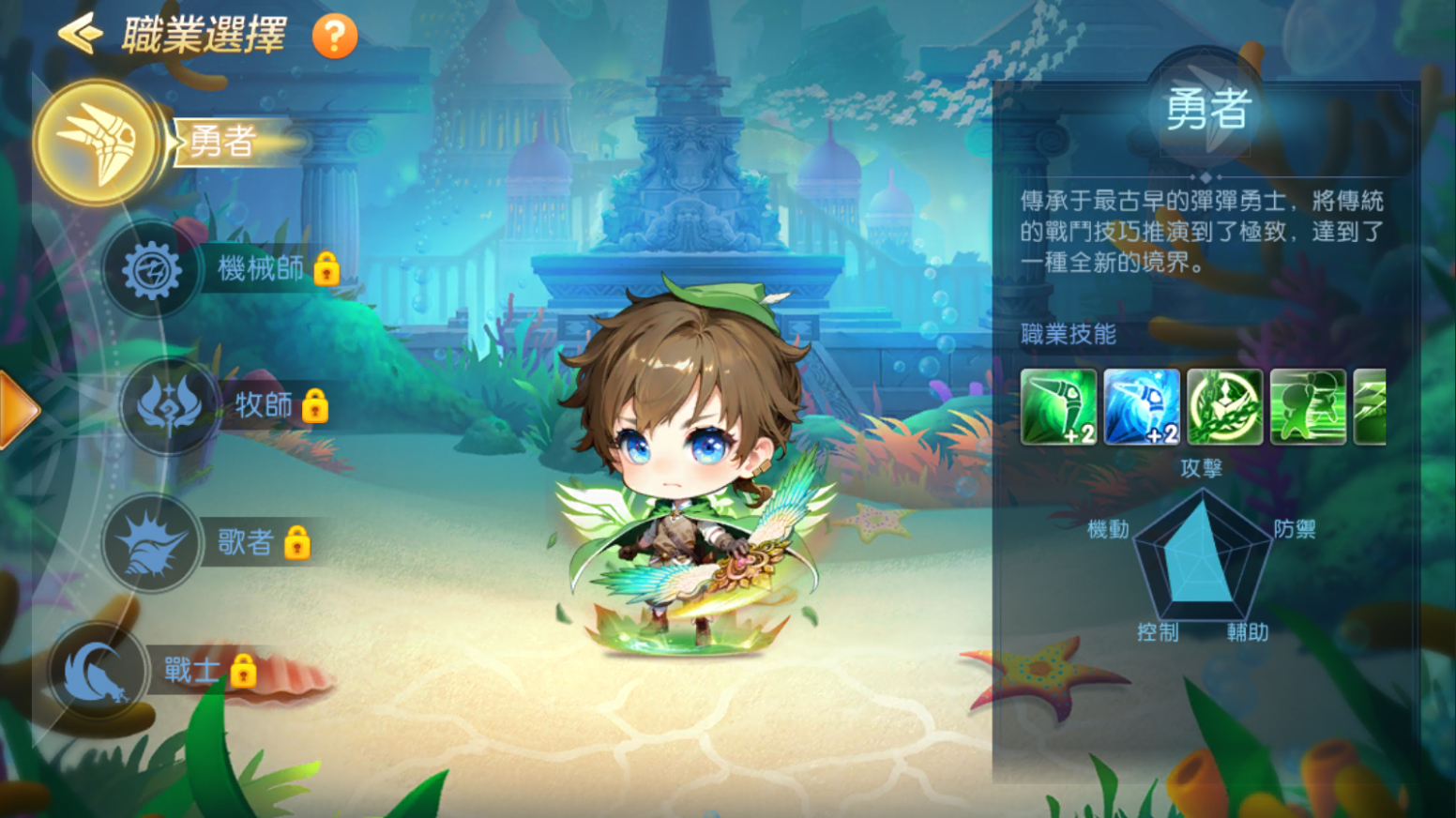Choose the locked 戰士 class
The image size is (1456, 818).
point(99,670)
